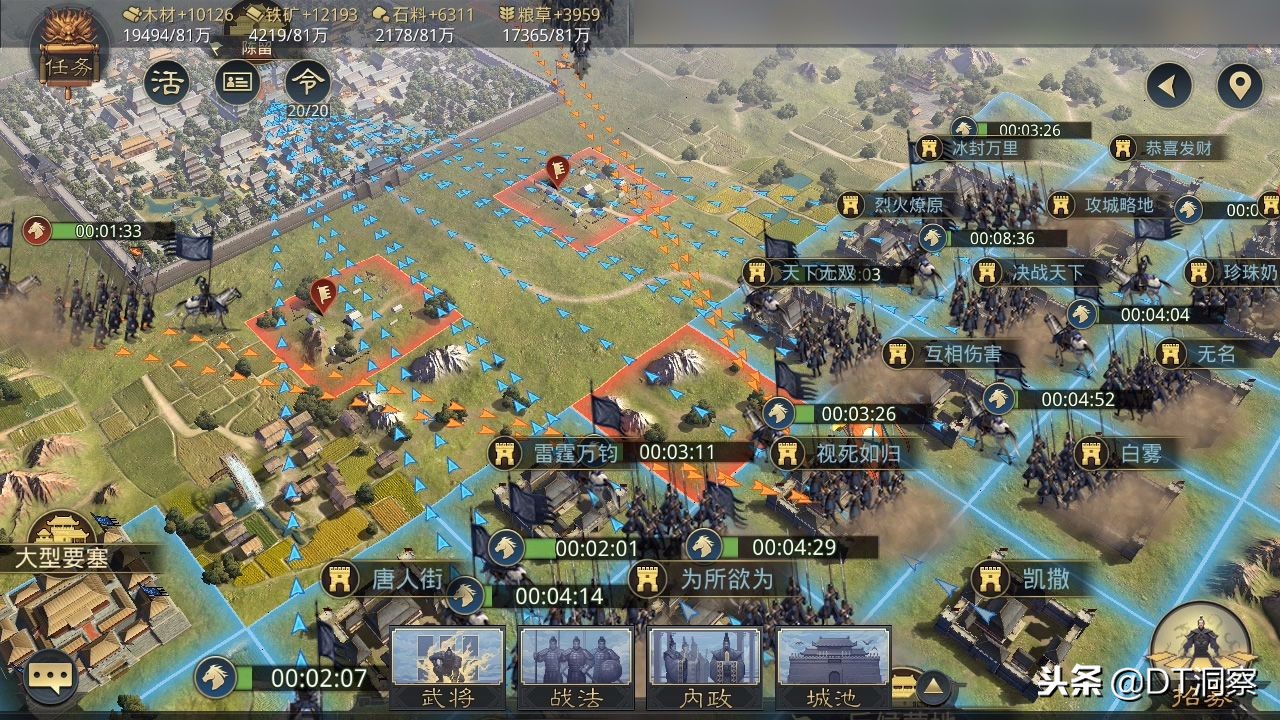1280x720 pixels.
Task: Open the ID card profile icon
Action: (237, 83)
